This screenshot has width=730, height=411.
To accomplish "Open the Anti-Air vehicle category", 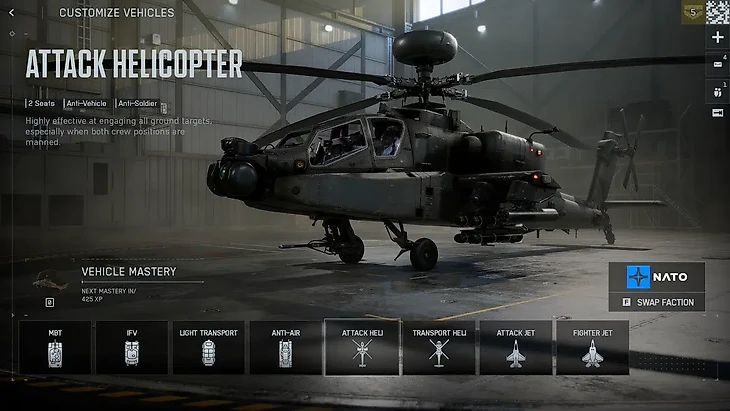I will [x=285, y=347].
